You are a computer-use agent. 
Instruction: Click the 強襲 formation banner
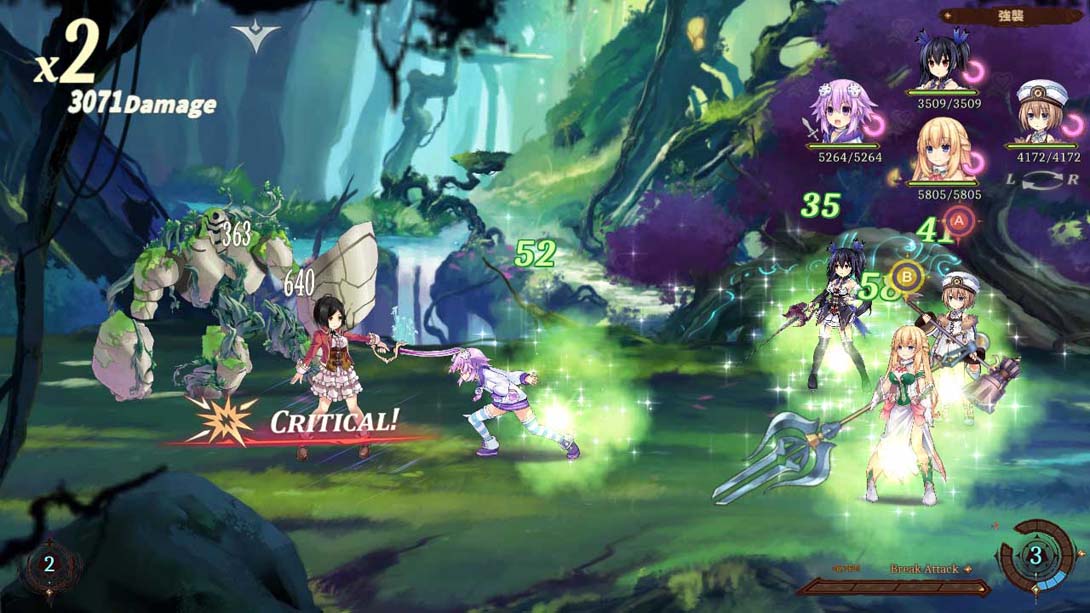(x=1008, y=16)
